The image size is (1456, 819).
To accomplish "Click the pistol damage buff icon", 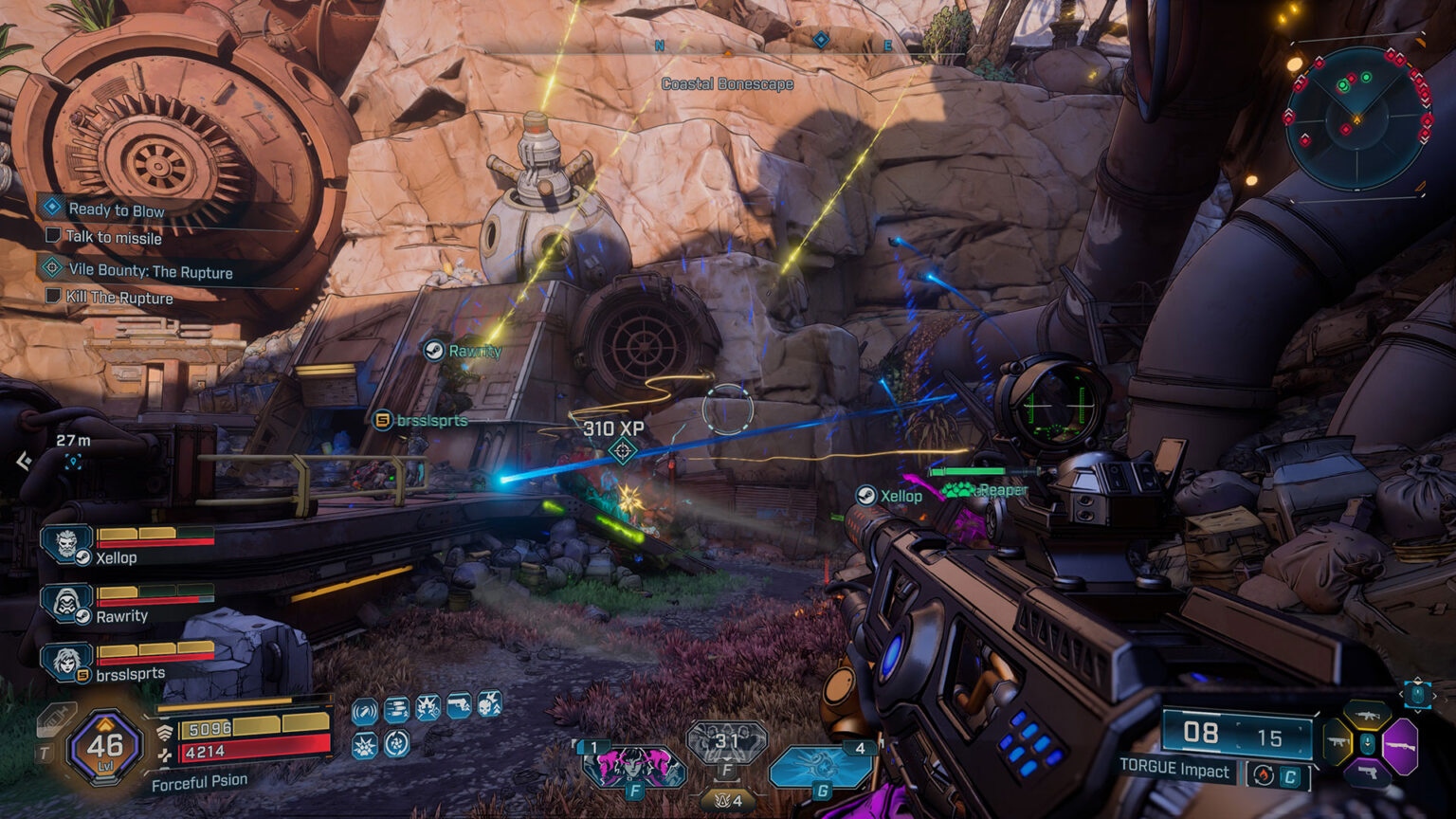I will pyautogui.click(x=457, y=707).
